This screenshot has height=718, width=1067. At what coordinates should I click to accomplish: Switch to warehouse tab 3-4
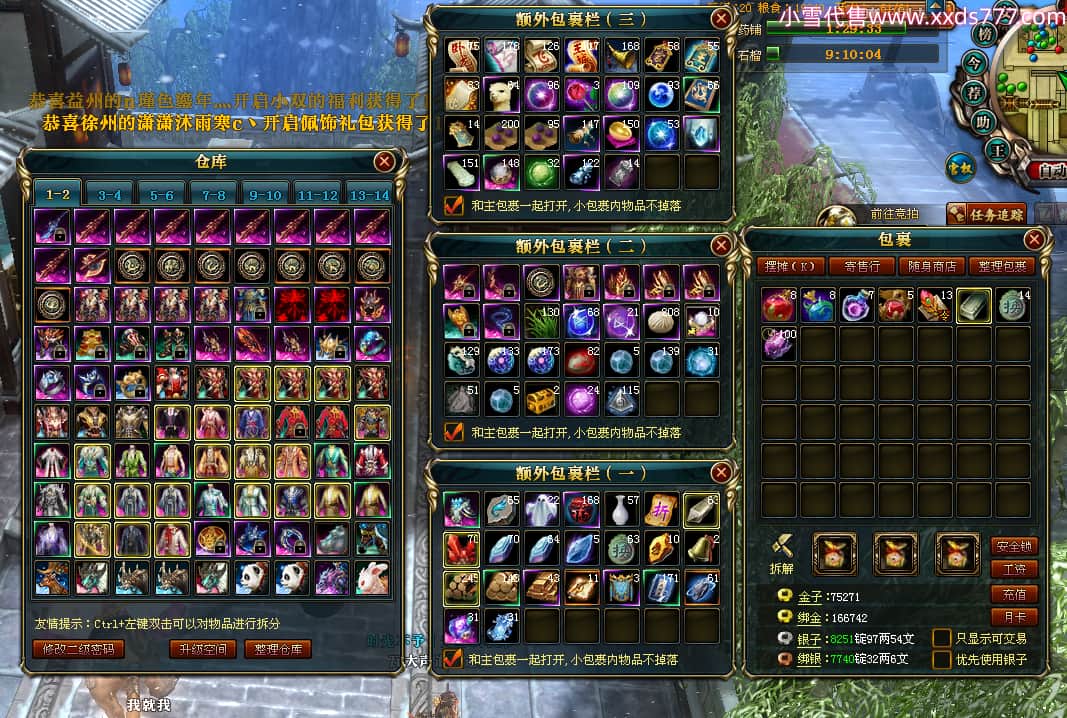tap(109, 194)
